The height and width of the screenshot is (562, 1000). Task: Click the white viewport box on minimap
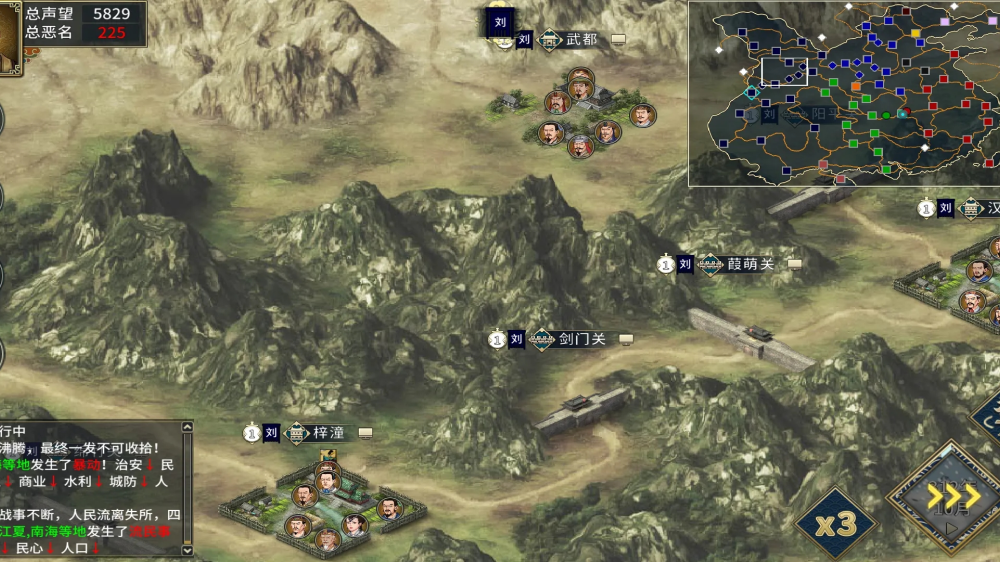point(784,72)
